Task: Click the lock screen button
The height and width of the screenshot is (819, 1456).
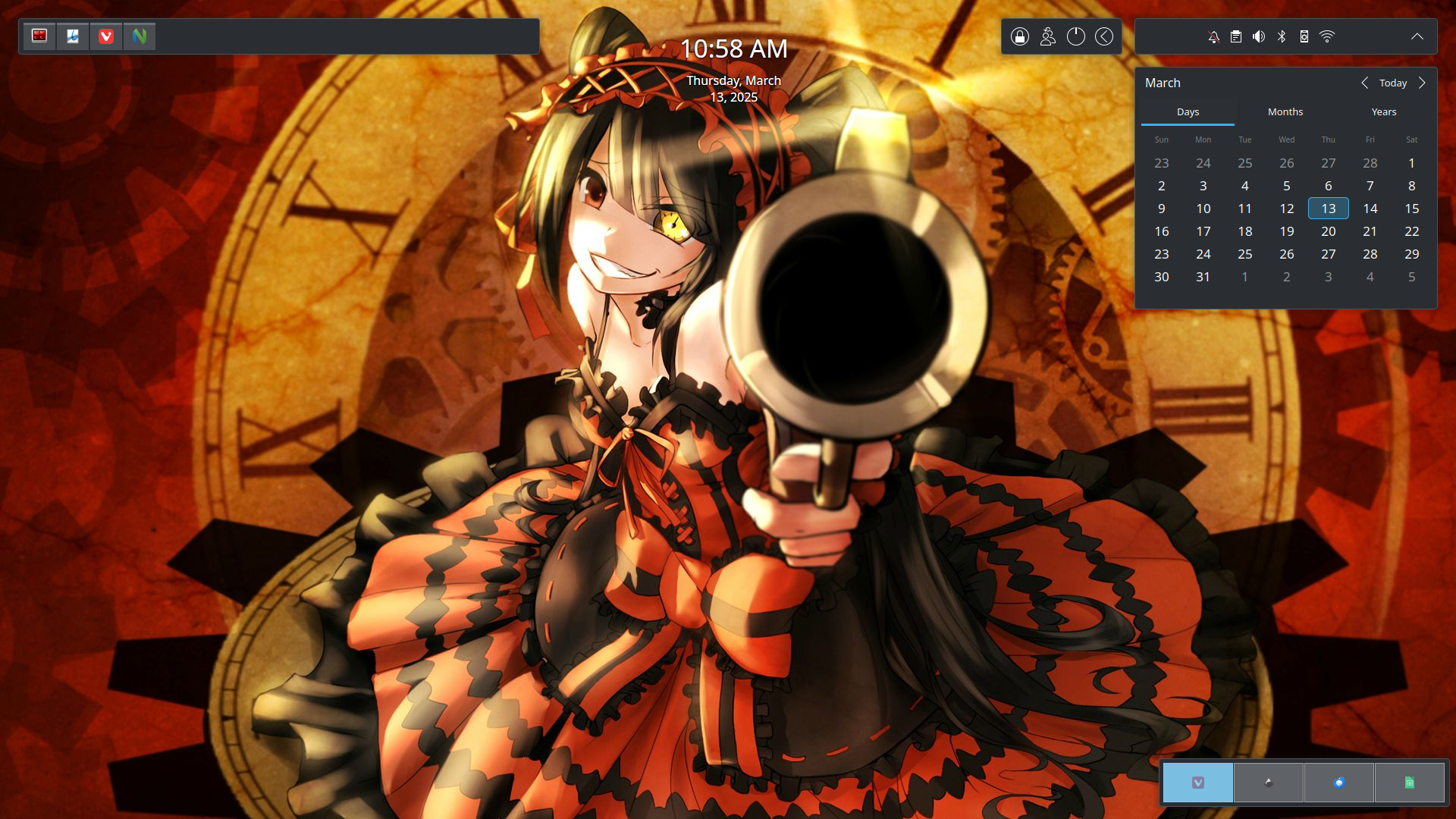Action: [1020, 36]
